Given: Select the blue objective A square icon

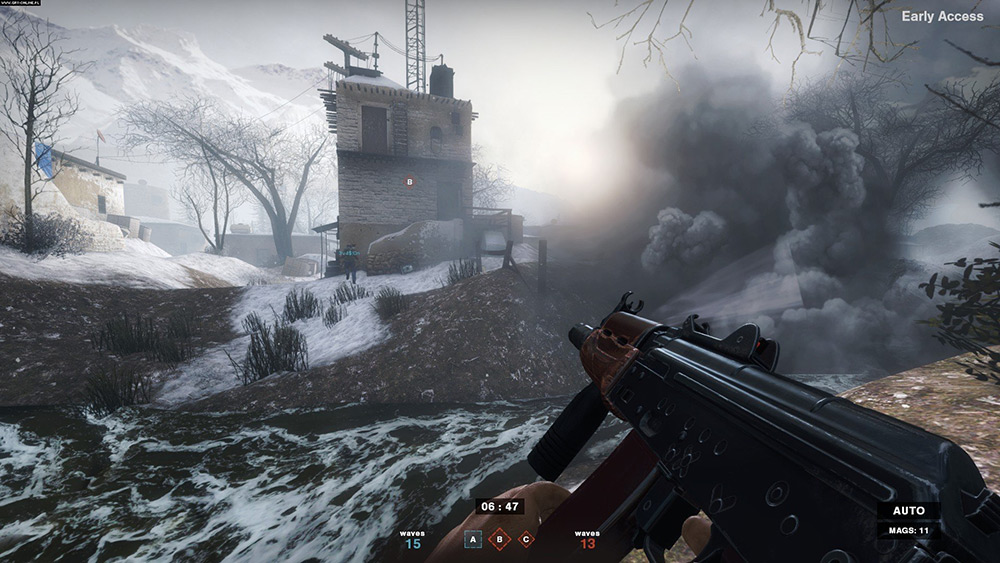Looking at the screenshot, I should (474, 540).
